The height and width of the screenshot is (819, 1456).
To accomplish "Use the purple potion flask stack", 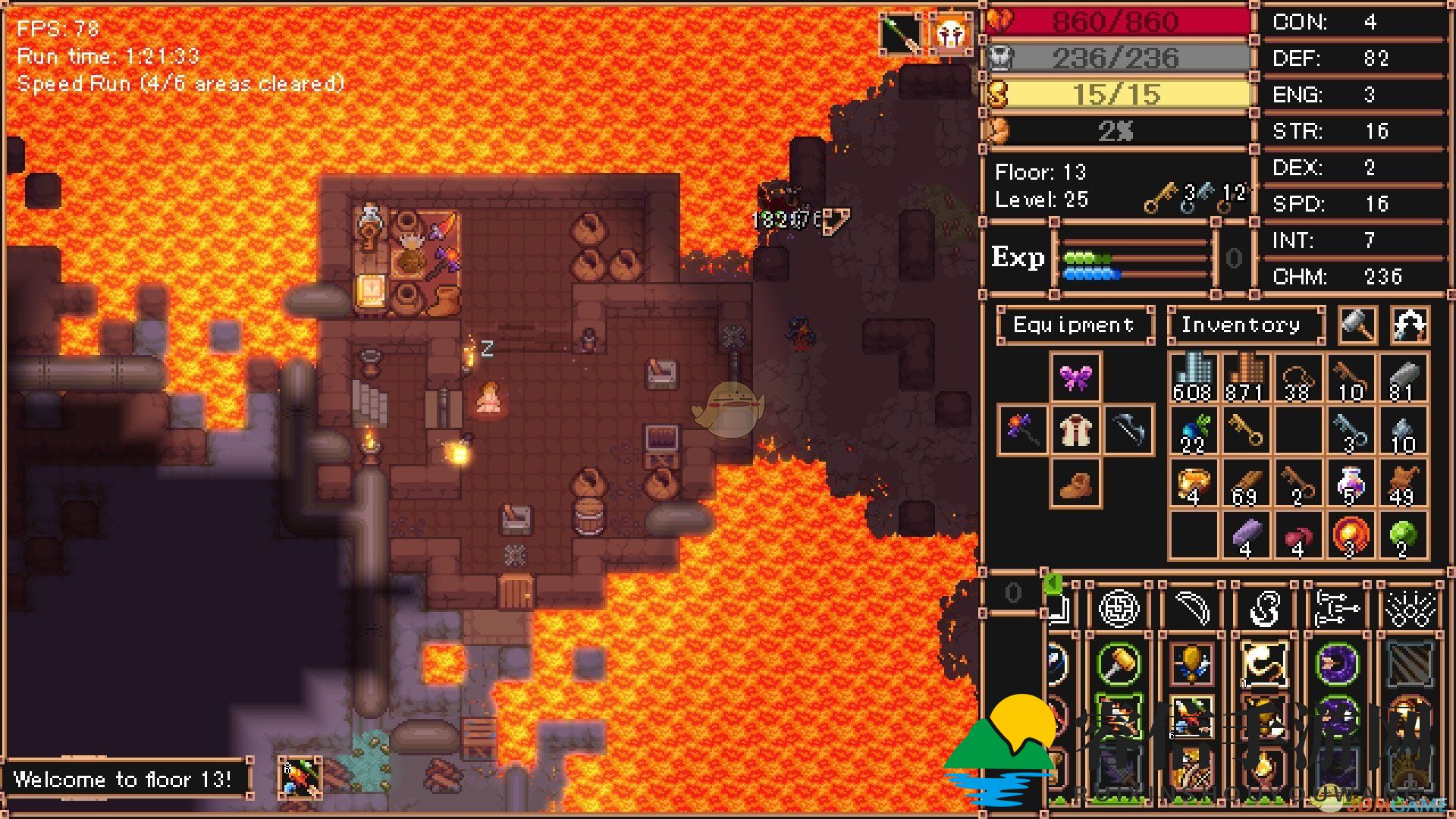I will 1351,483.
